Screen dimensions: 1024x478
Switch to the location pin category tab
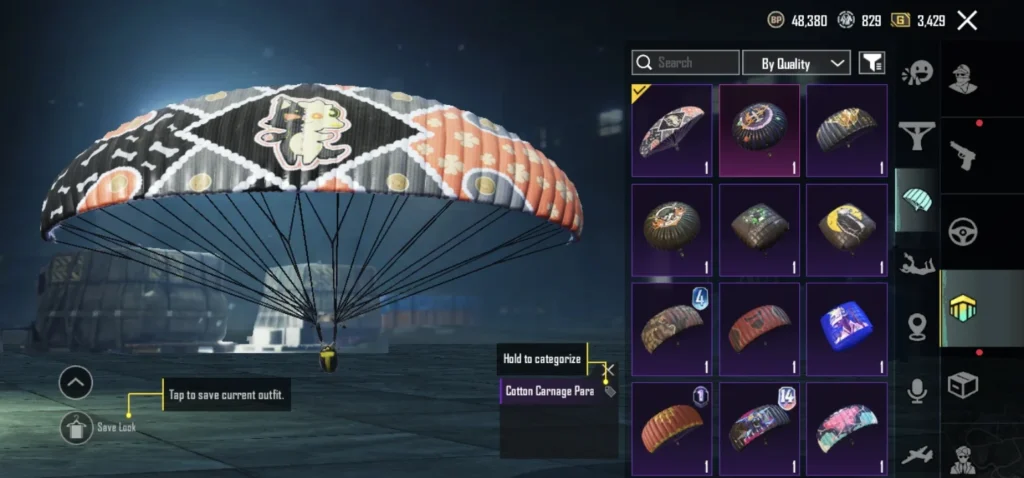pyautogui.click(x=916, y=327)
